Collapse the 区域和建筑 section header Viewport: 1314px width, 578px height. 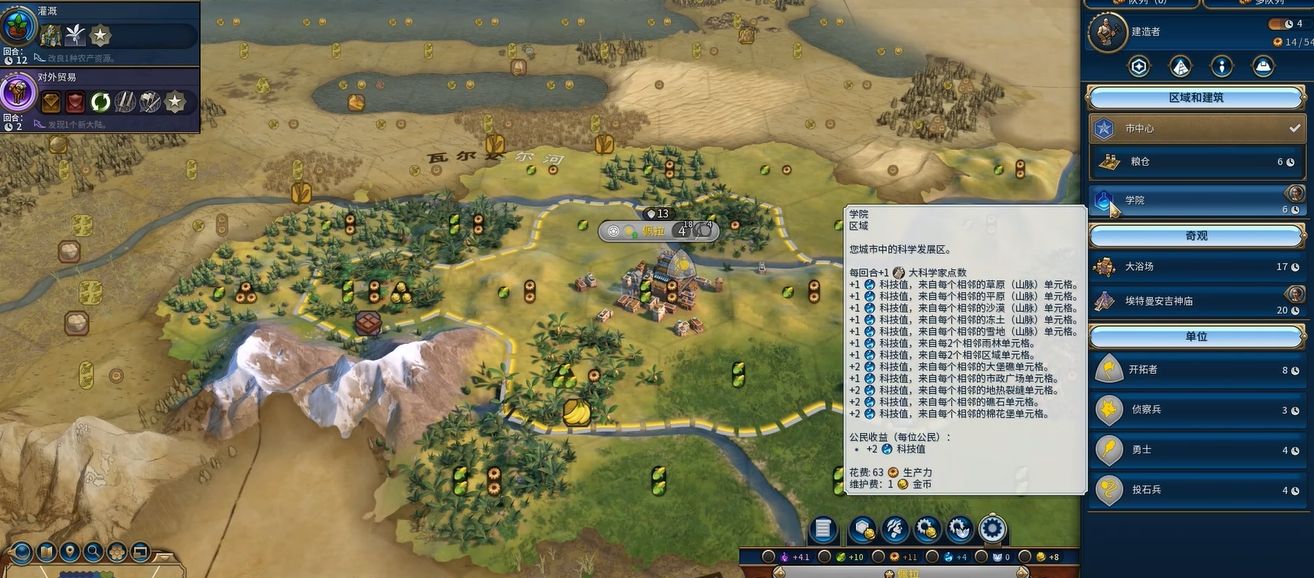(x=1196, y=98)
